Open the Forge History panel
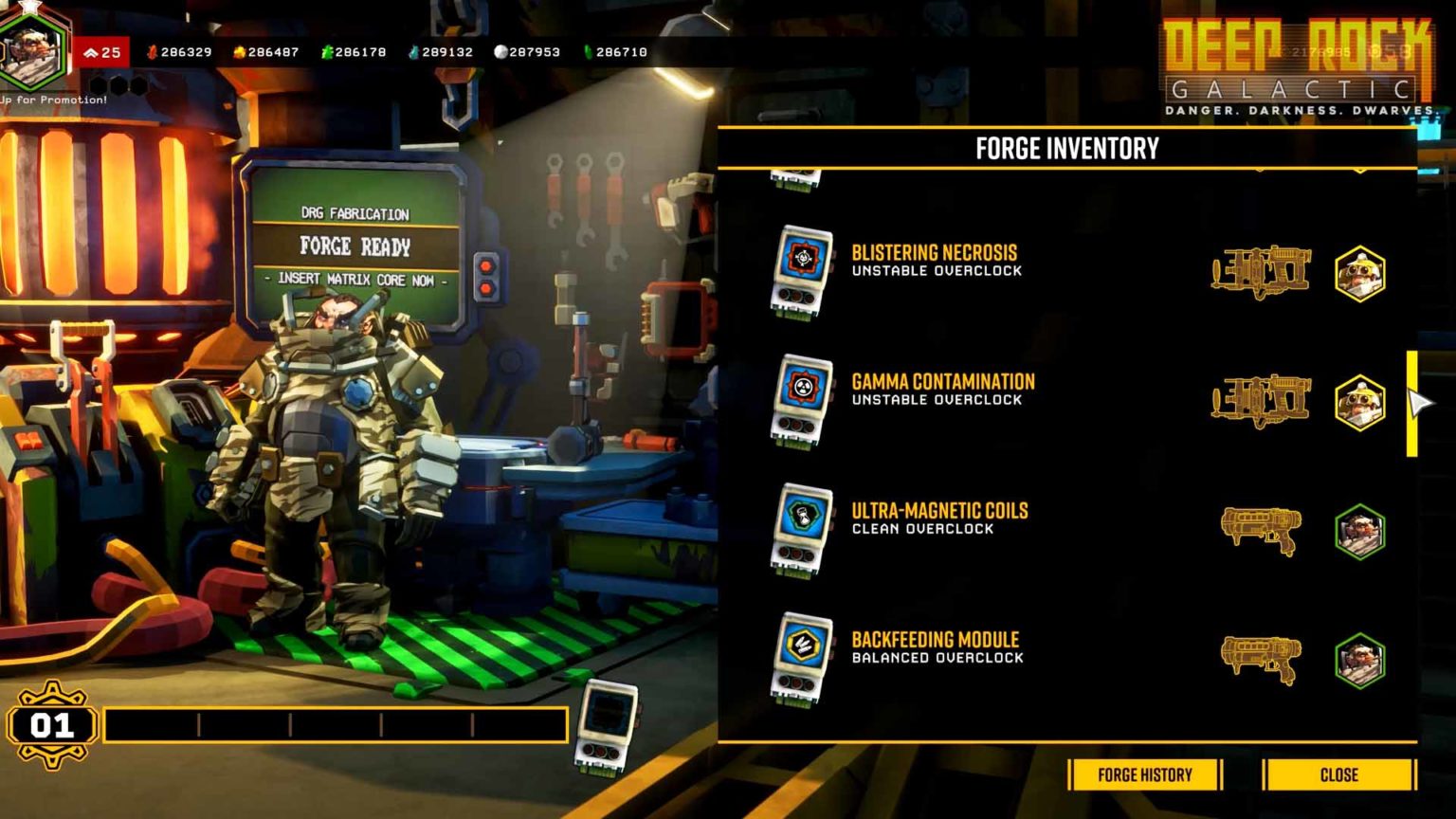Image resolution: width=1456 pixels, height=819 pixels. point(1143,774)
